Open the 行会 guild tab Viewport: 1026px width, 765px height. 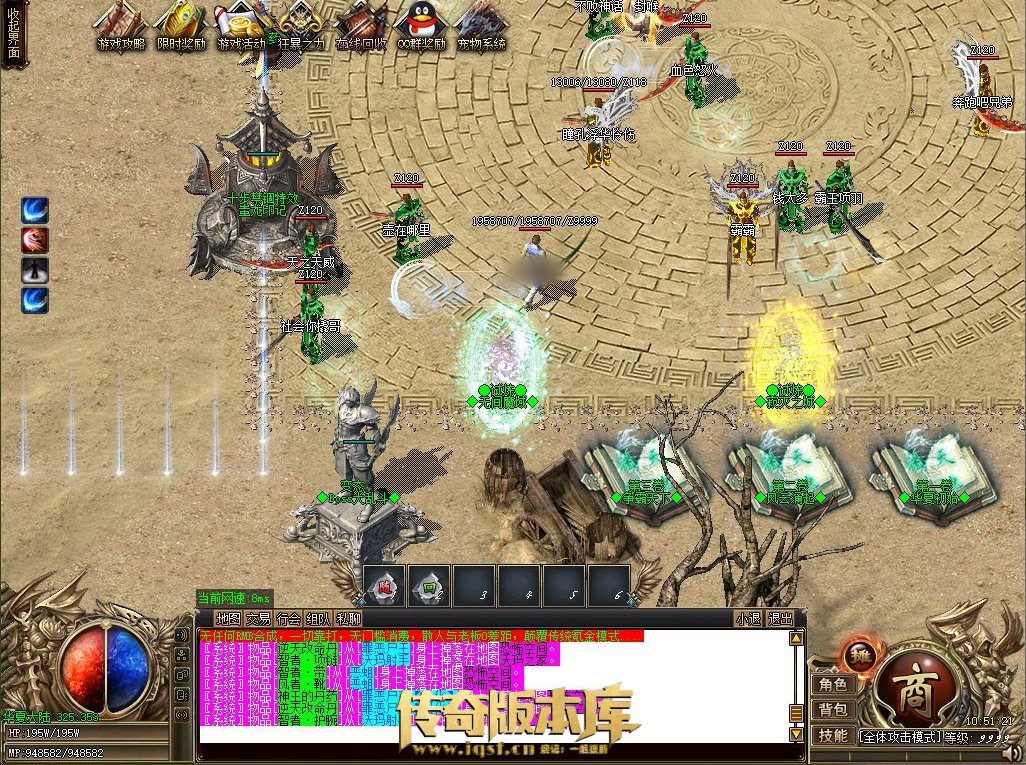[289, 618]
